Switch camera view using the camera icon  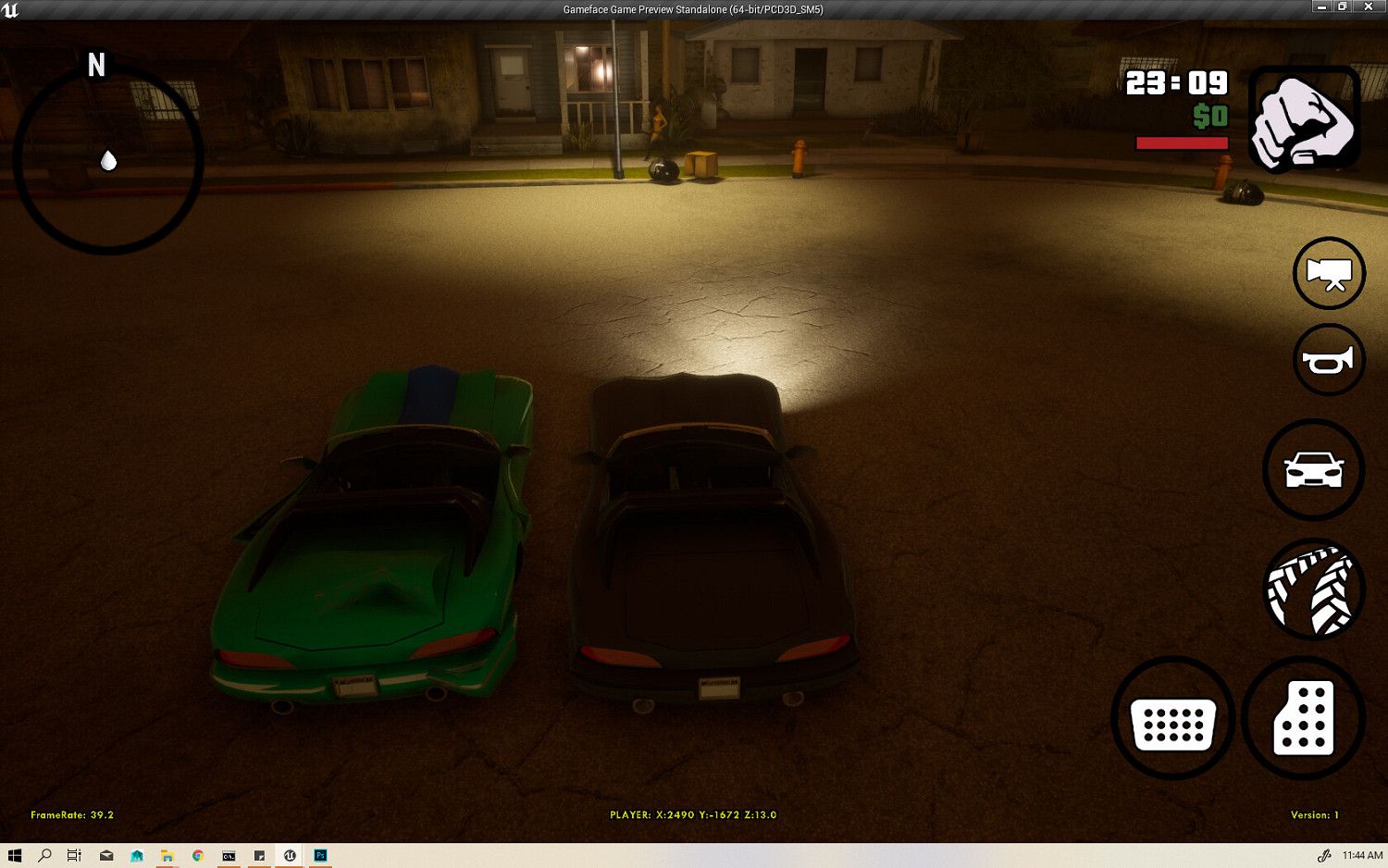point(1329,273)
